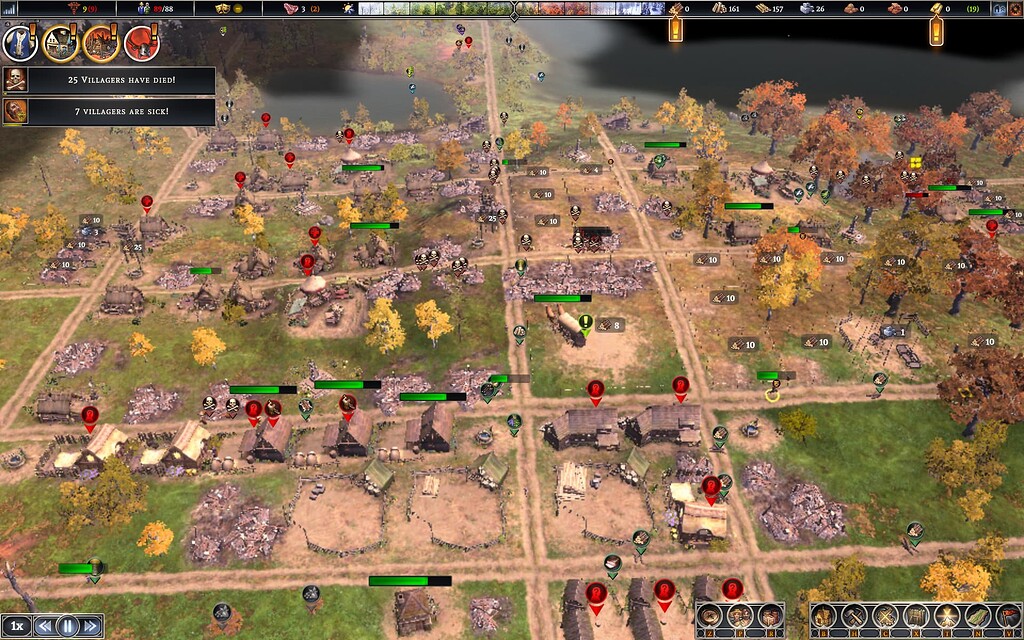Screen dimensions: 1024x640
Task: Open the statistics bars icon
Action: 11,9
